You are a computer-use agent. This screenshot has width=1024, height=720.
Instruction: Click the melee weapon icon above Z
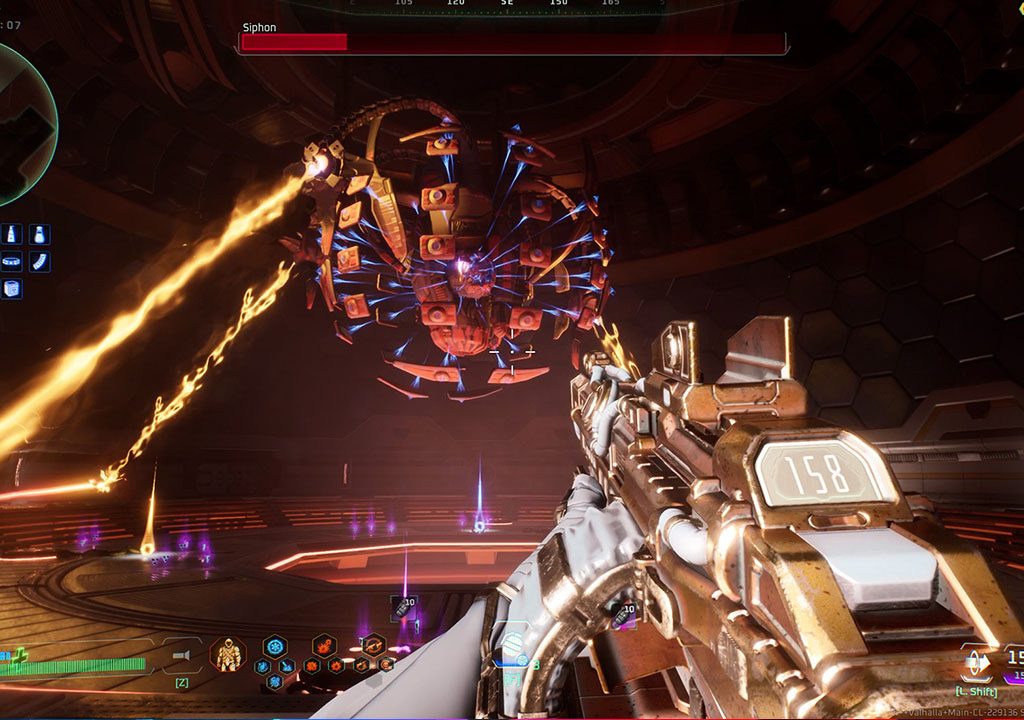tap(182, 656)
